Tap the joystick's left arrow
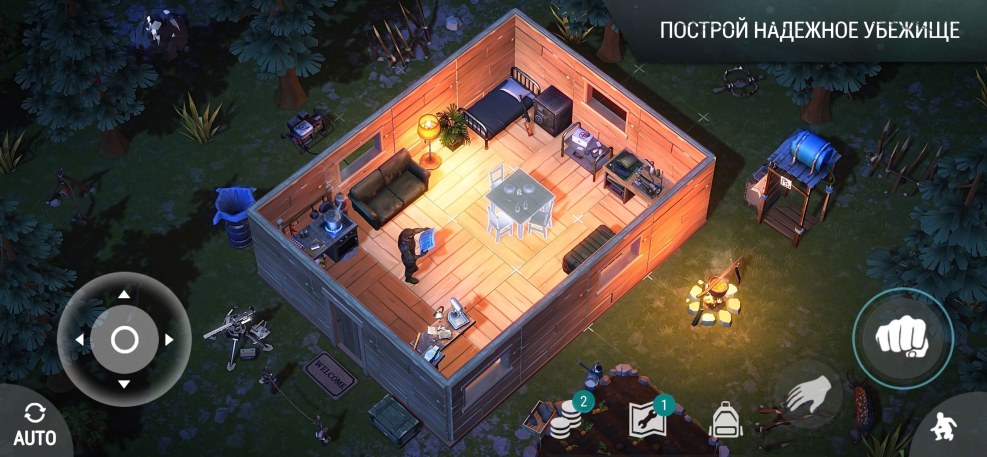This screenshot has height=457, width=987. click(x=79, y=340)
